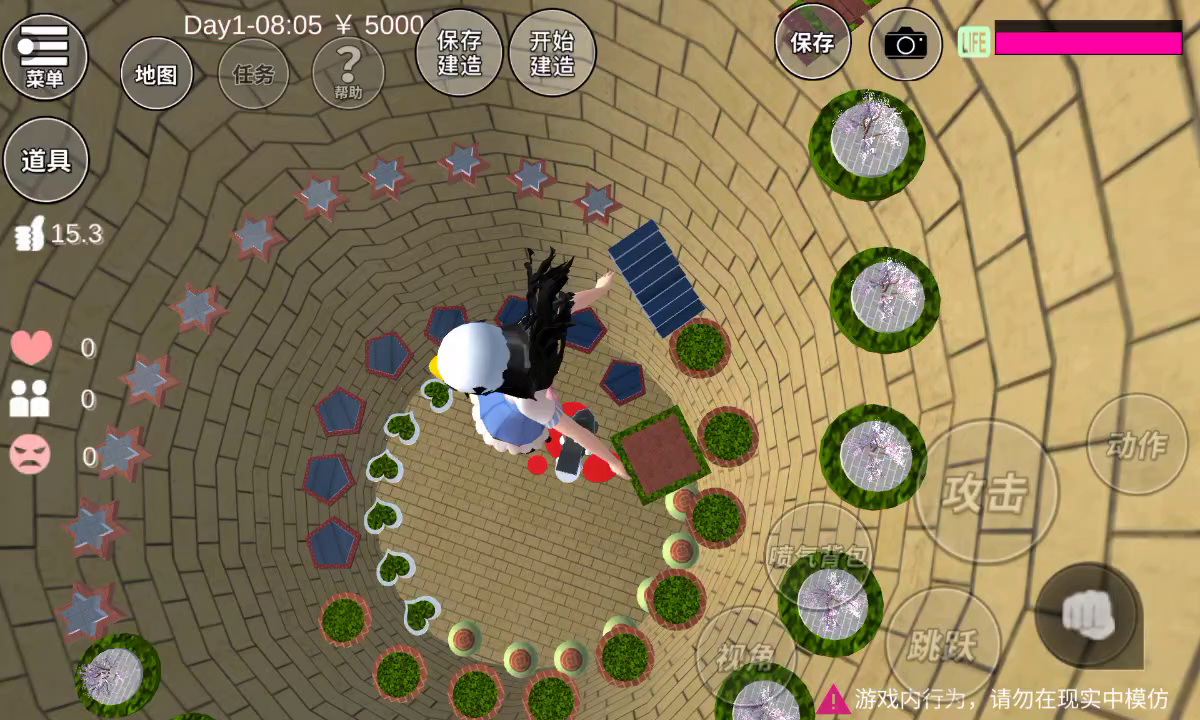The image size is (1200, 720).
Task: Tap the 攻击 attack button
Action: (x=986, y=492)
